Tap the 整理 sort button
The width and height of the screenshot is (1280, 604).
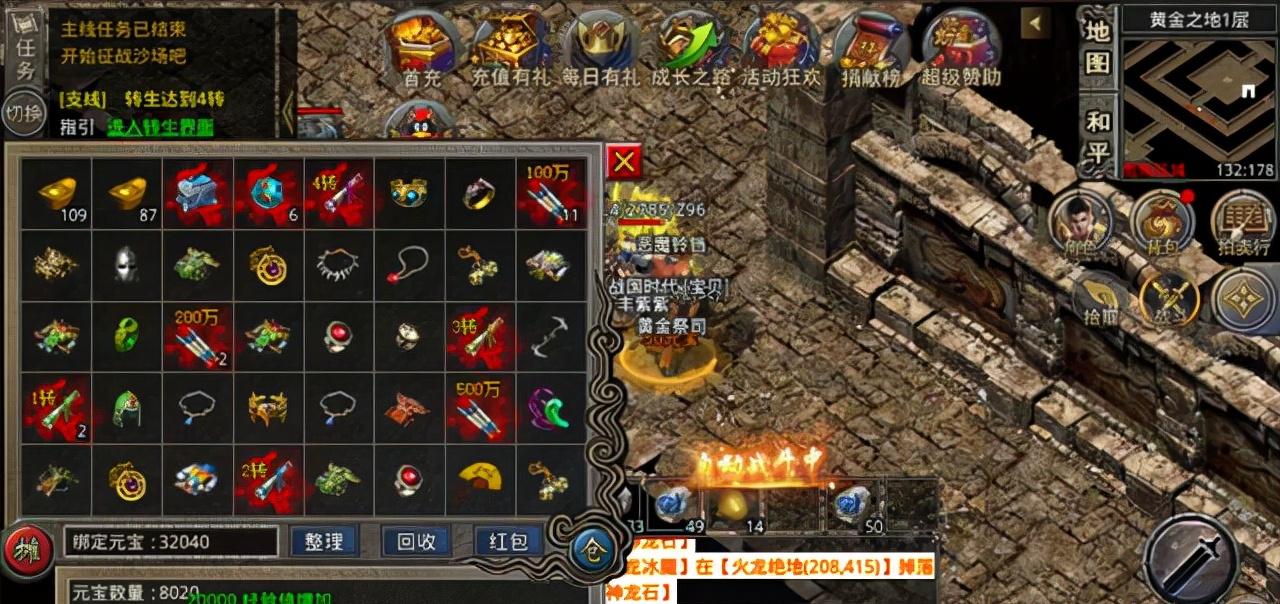(324, 541)
